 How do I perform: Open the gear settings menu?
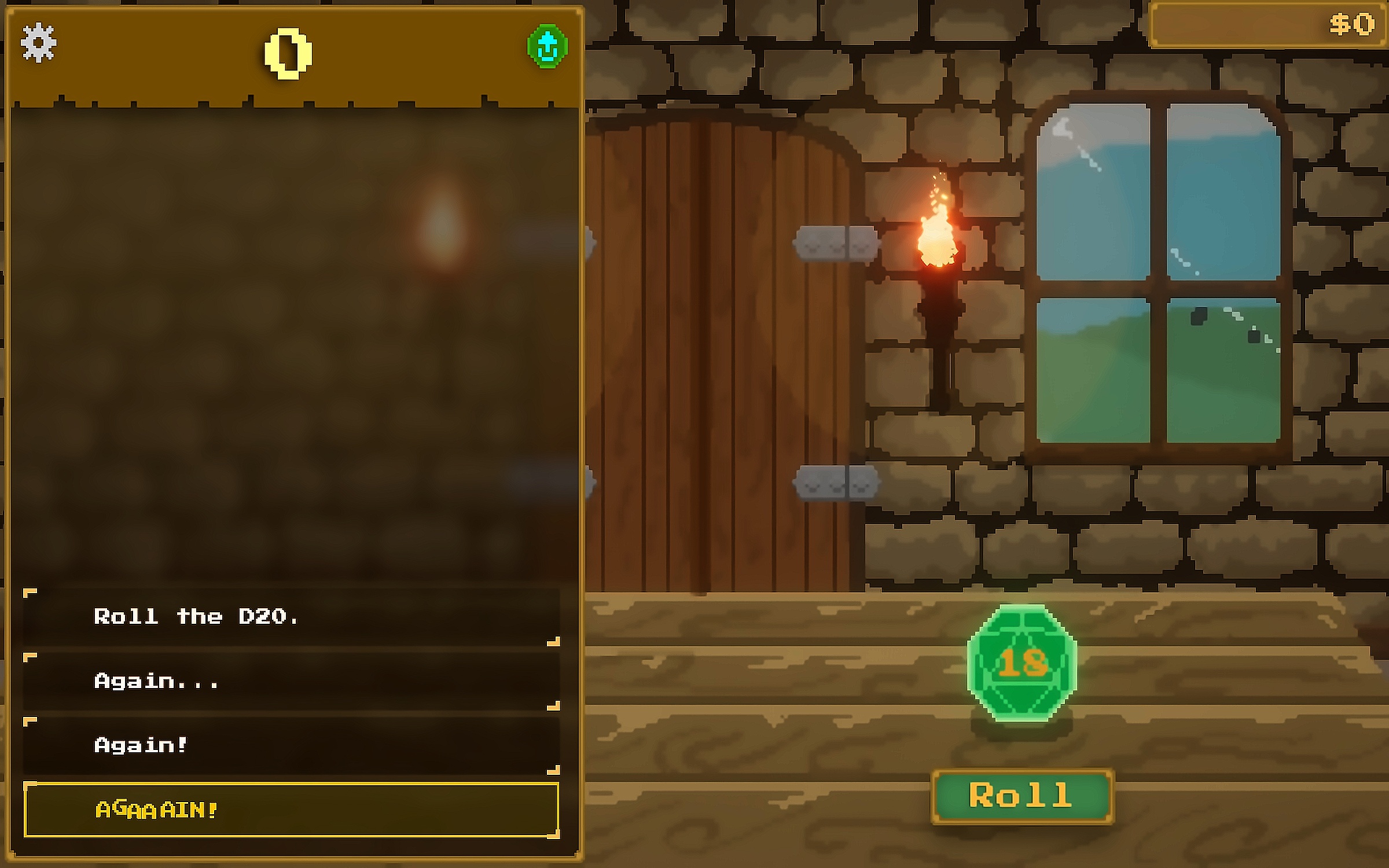point(38,42)
